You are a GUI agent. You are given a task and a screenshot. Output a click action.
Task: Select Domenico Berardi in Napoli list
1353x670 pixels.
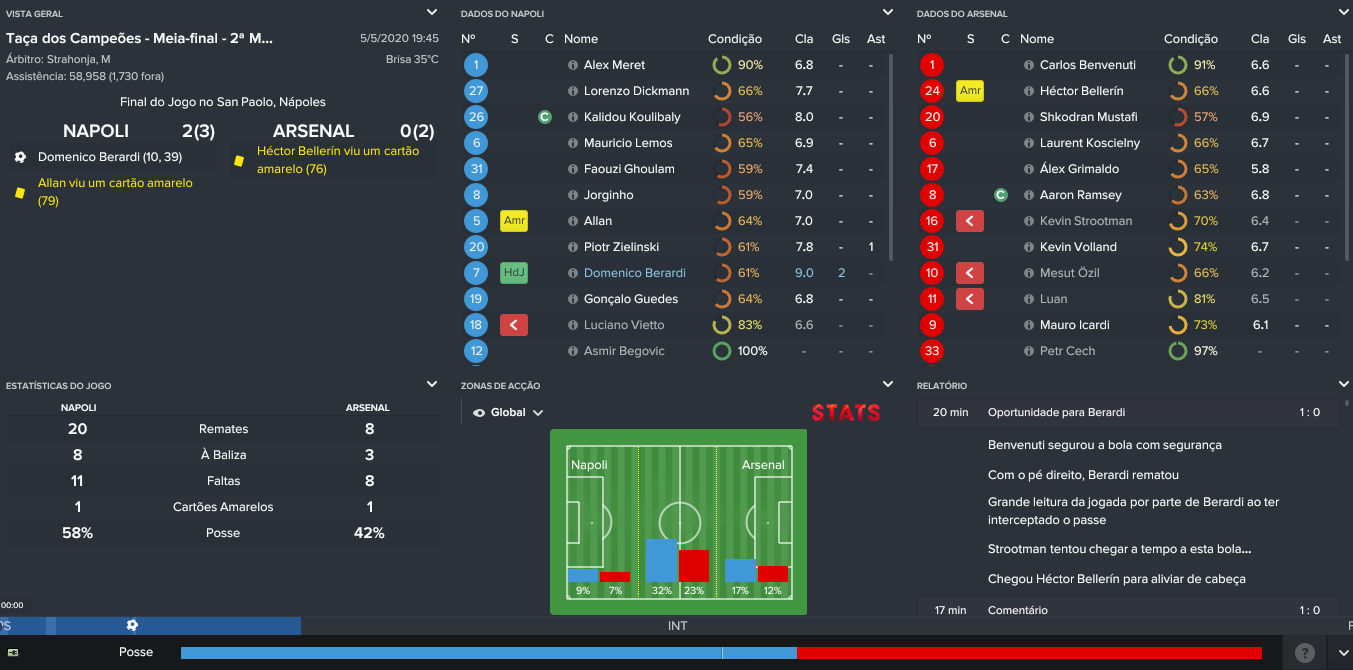tap(634, 273)
